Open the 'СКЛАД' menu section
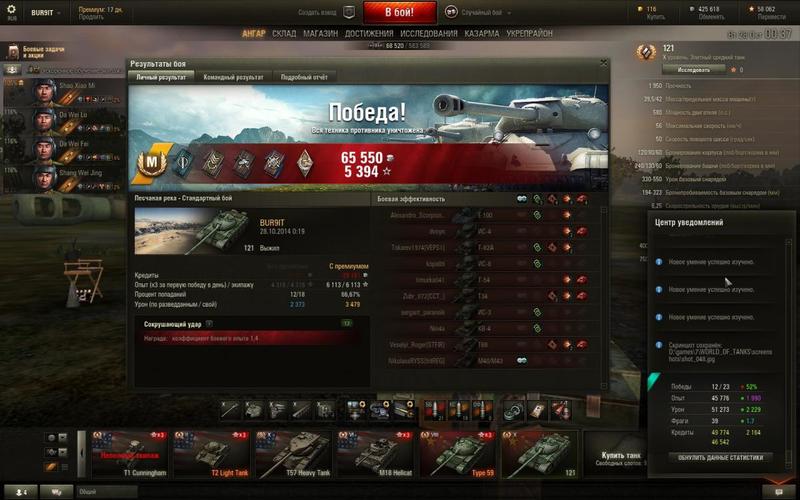800x500 pixels. (284, 33)
